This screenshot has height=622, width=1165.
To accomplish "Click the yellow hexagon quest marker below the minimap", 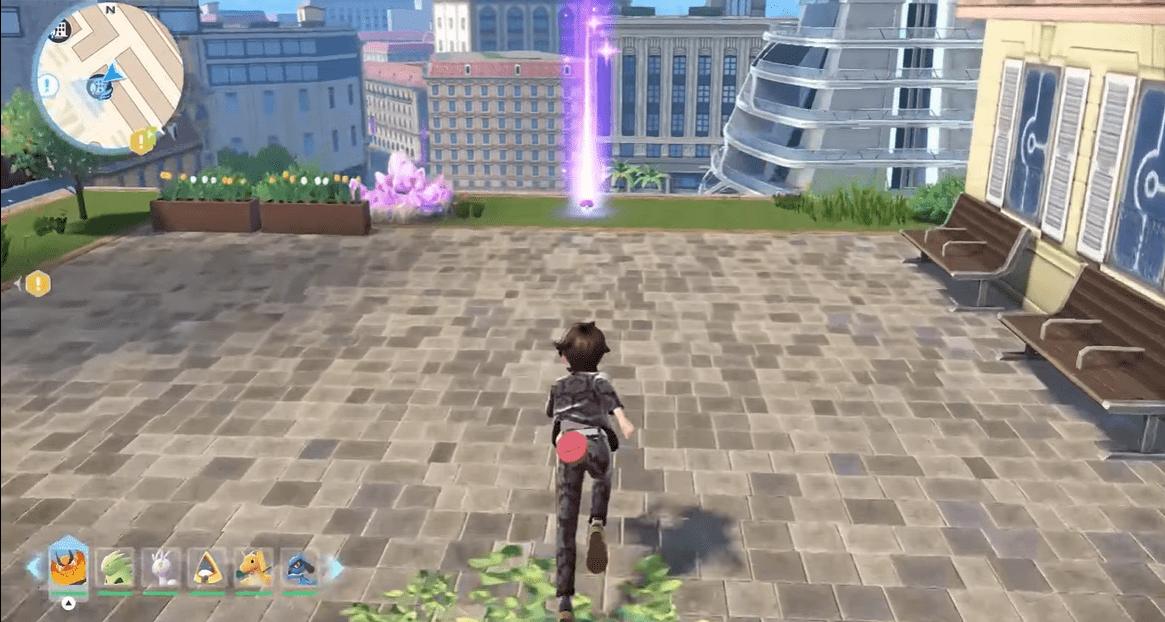I will (38, 284).
